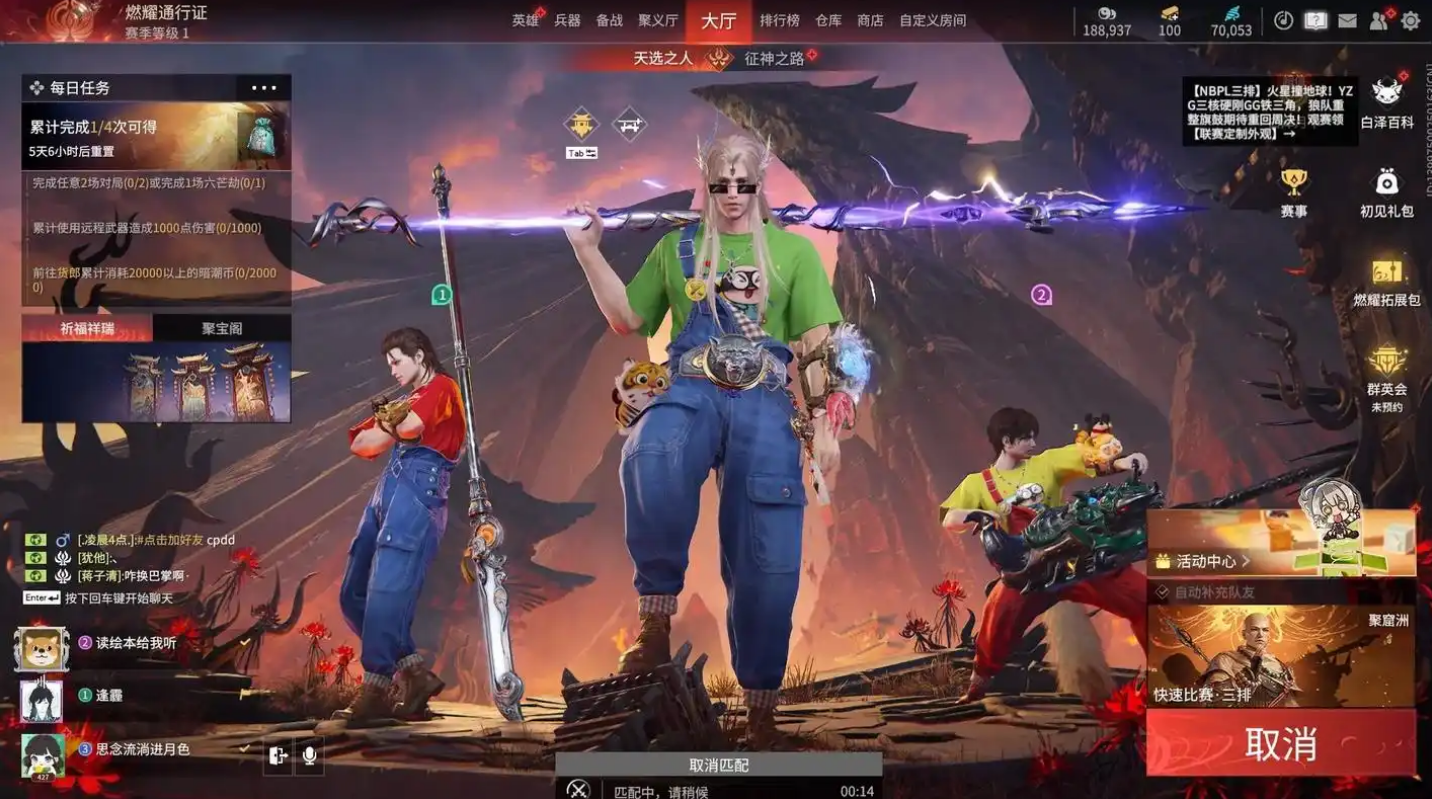1432x799 pixels.
Task: Open the 赛事 tournament trophy
Action: [1294, 193]
